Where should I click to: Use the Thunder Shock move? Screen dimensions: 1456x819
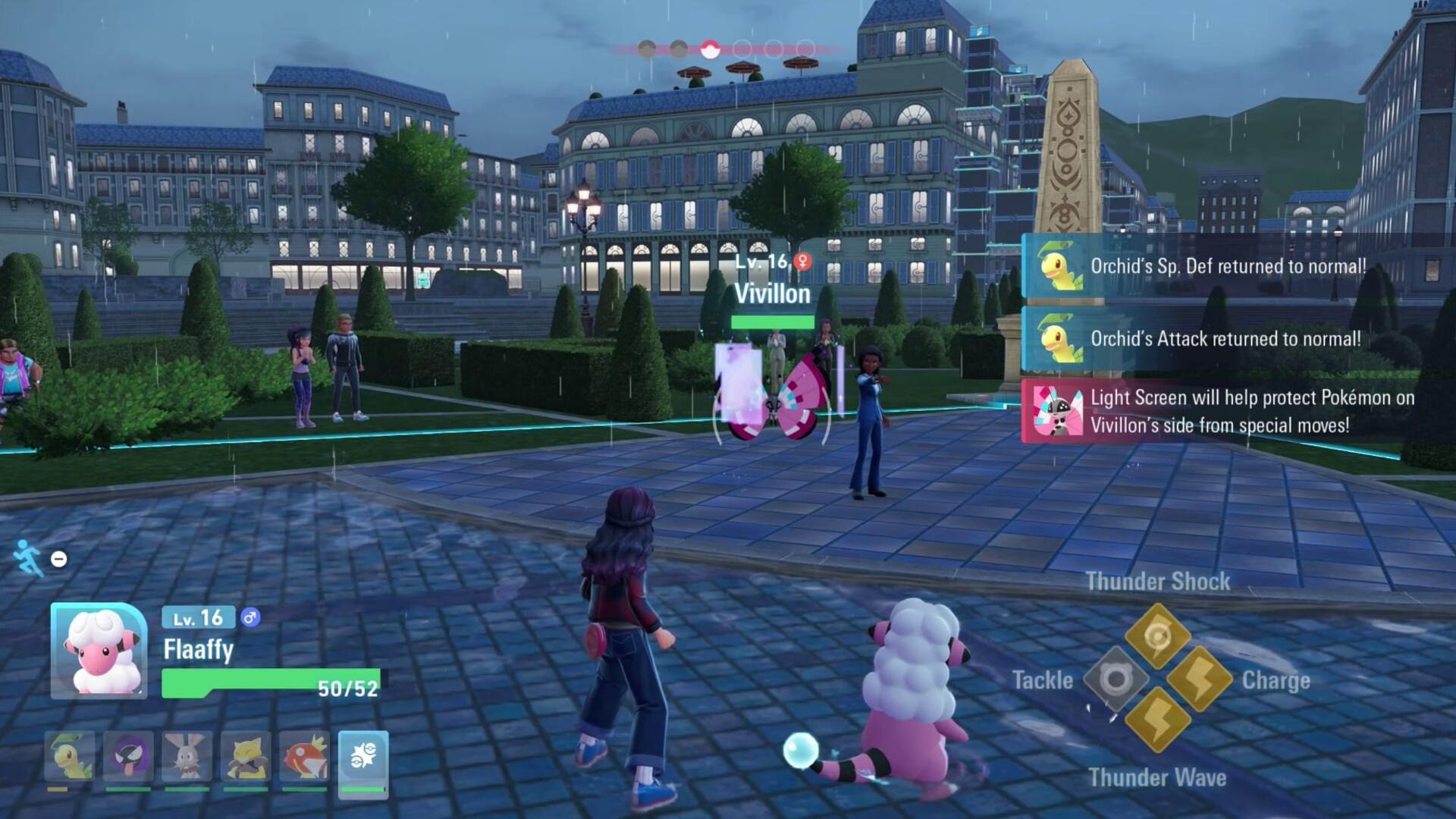click(x=1157, y=635)
